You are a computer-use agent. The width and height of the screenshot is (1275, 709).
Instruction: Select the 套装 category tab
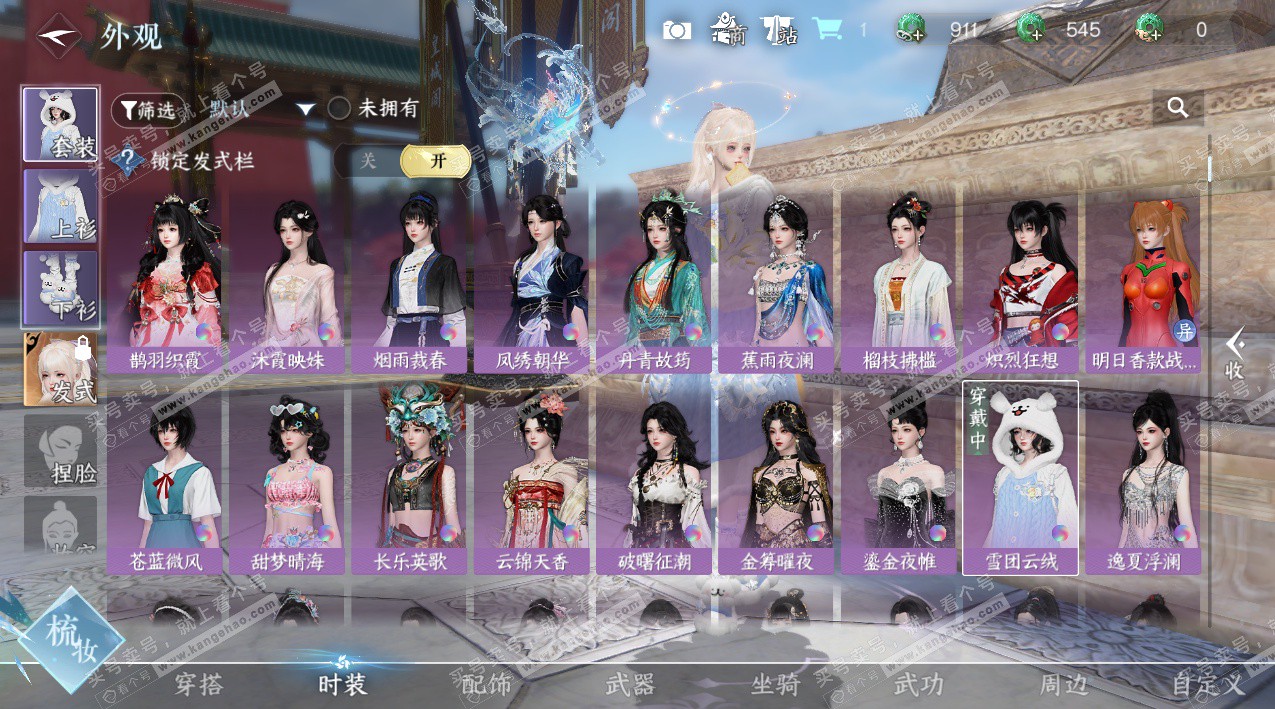(x=61, y=125)
